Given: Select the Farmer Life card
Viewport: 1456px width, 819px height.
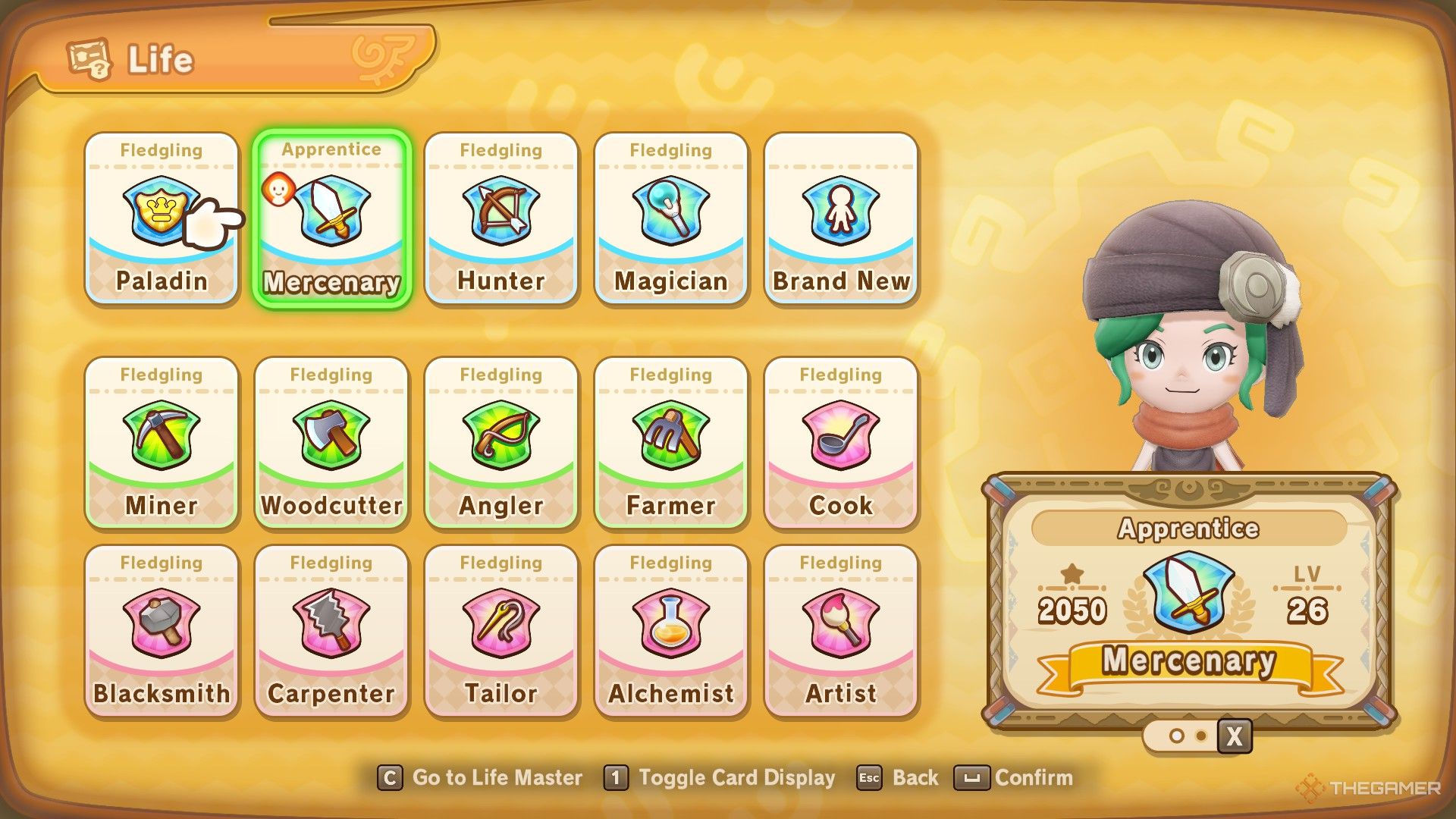Looking at the screenshot, I should 671,443.
